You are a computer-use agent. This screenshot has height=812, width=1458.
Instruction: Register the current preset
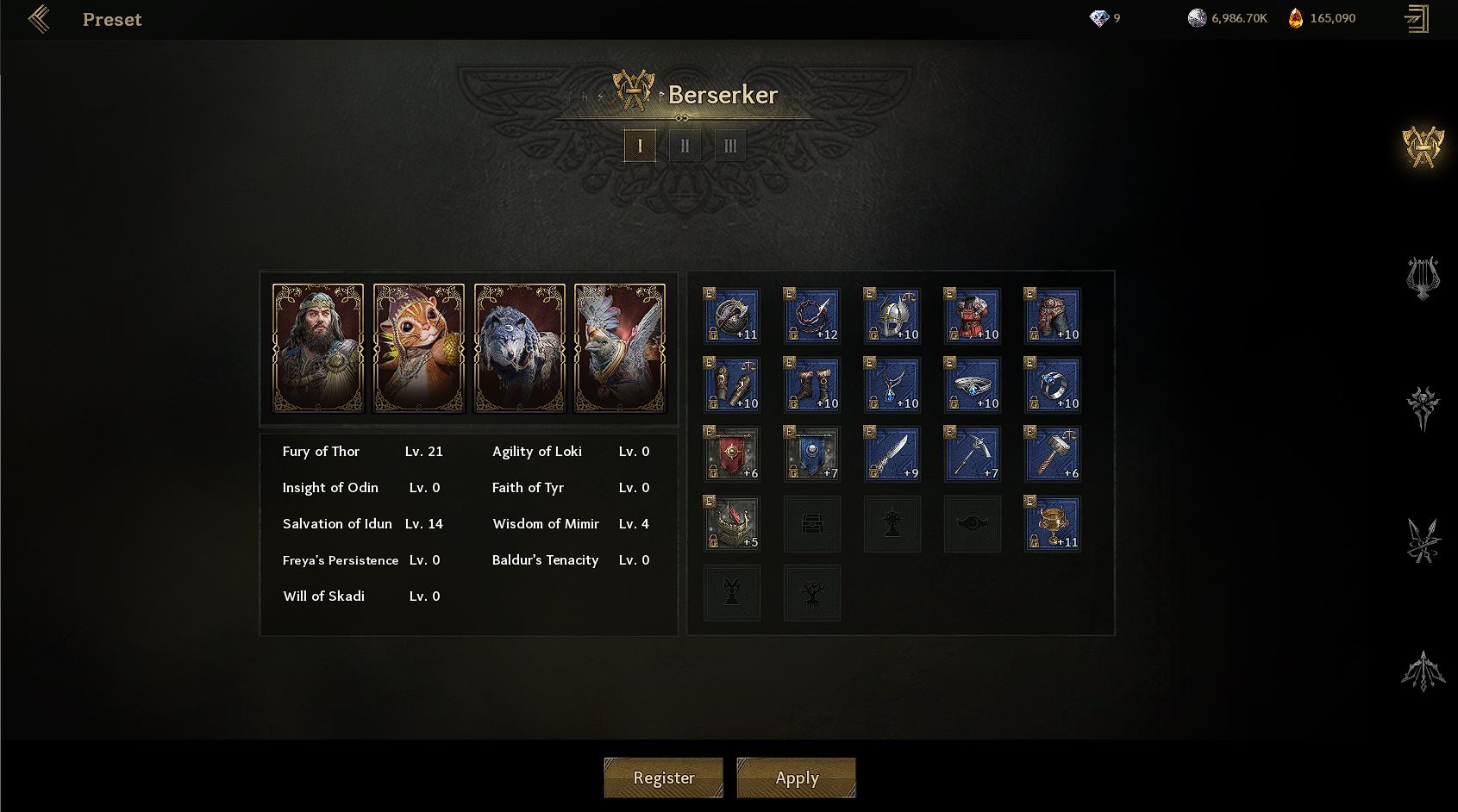tap(663, 778)
